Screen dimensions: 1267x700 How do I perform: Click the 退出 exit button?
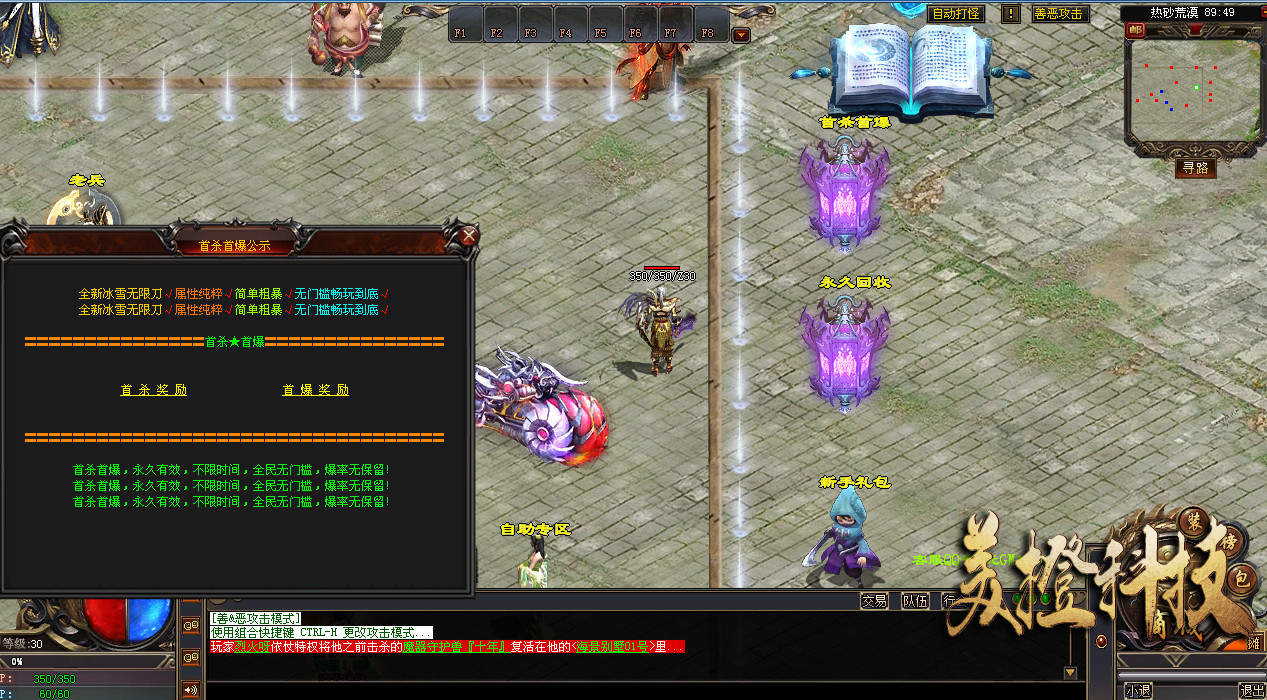click(1251, 690)
